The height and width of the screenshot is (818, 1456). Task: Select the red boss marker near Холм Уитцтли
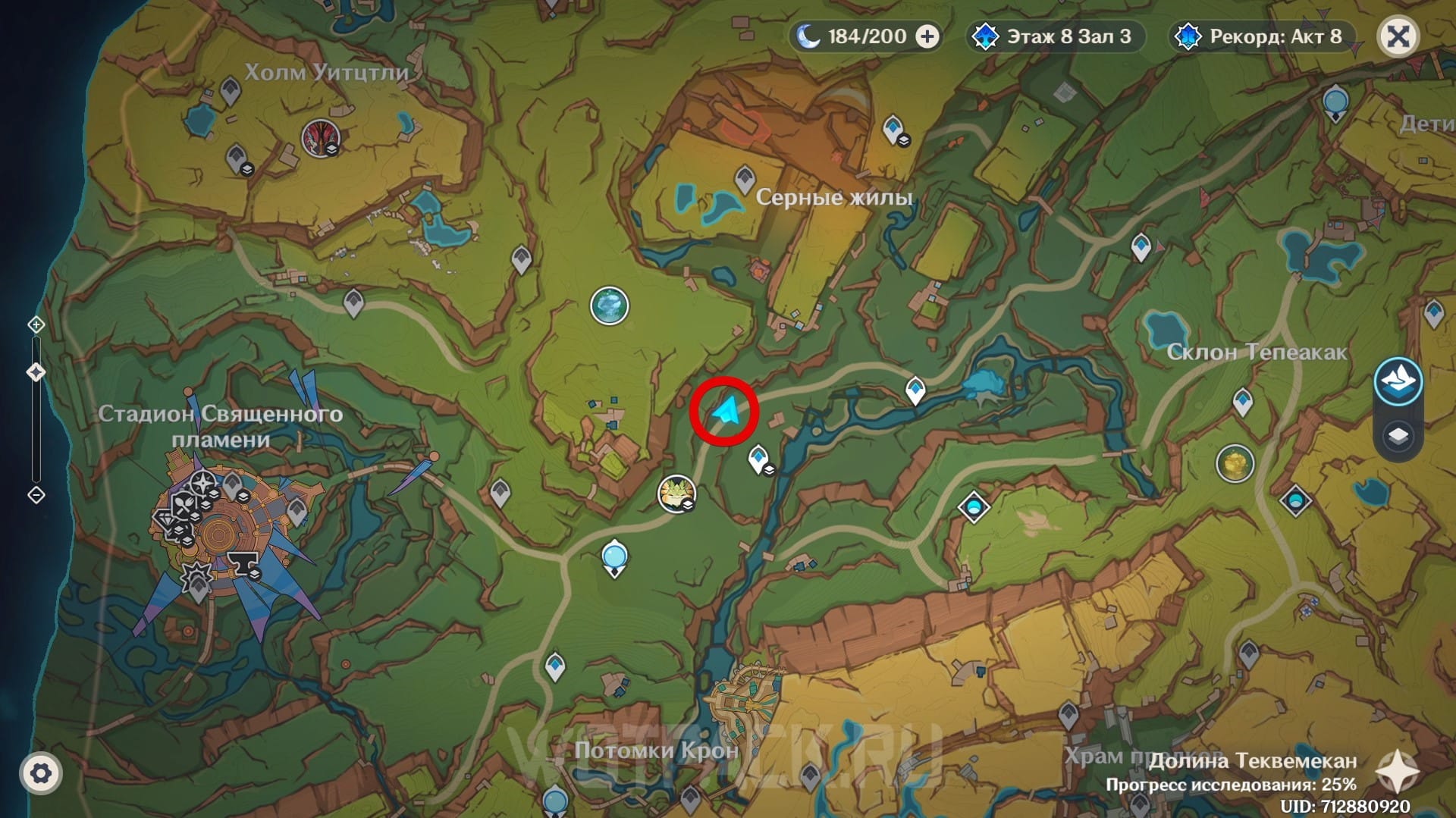[319, 138]
